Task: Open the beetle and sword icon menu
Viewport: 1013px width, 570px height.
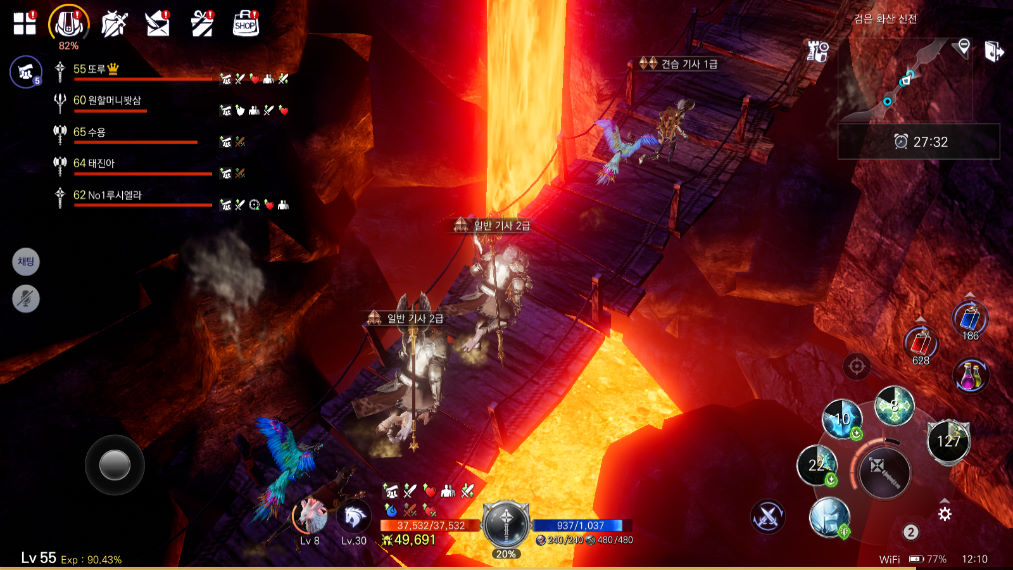Action: (x=114, y=24)
